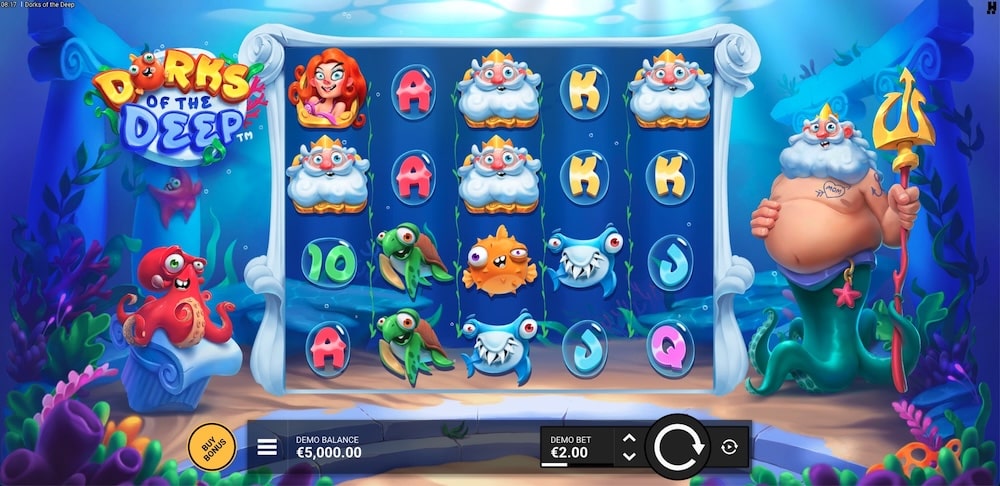Open the hamburger game menu
Viewport: 1000px width, 486px height.
point(267,447)
